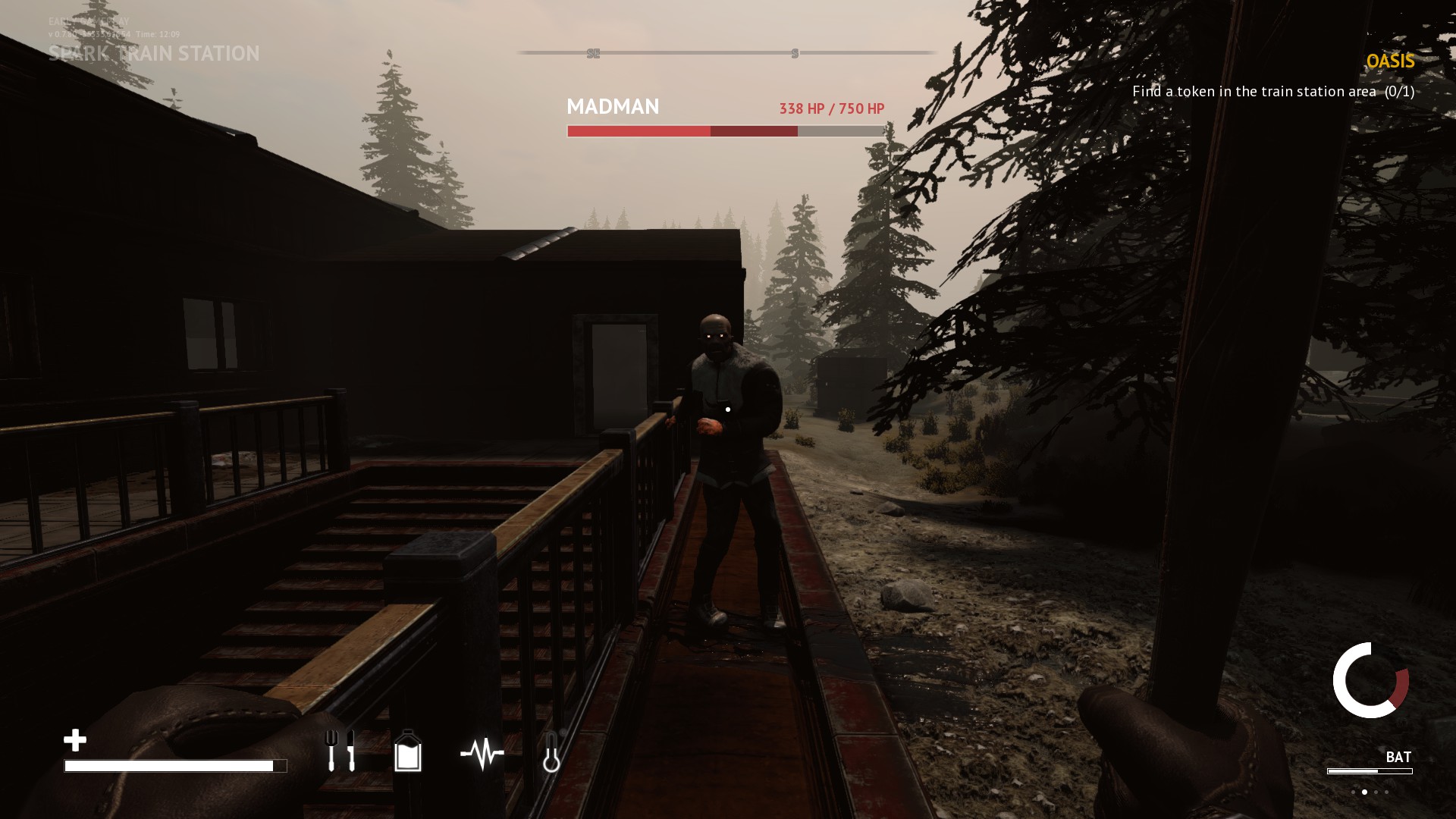Click the S marker on the compass
The image size is (1456, 819).
pos(795,53)
